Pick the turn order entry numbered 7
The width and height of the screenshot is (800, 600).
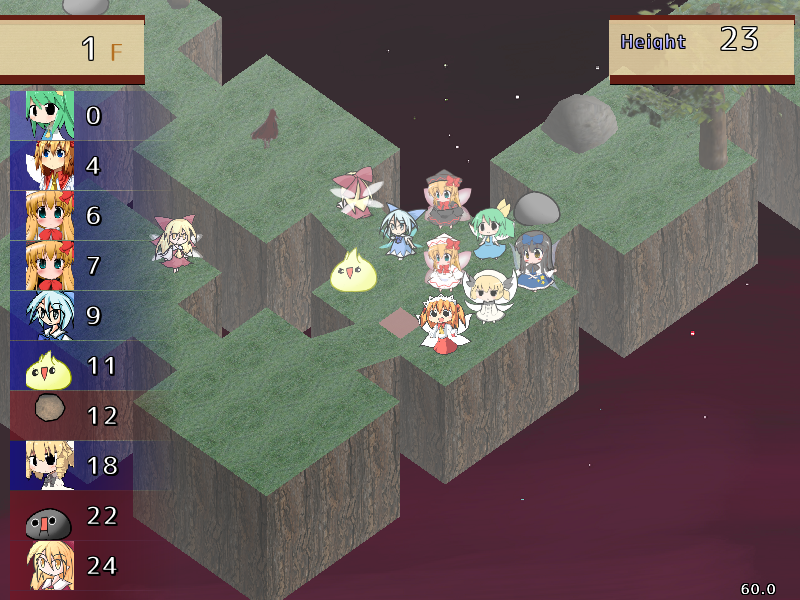pyautogui.click(x=42, y=266)
